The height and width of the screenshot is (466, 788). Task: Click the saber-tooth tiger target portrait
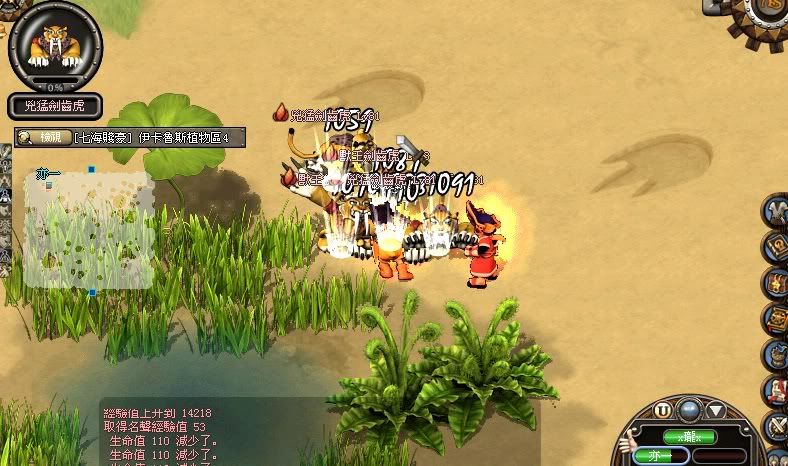point(54,47)
